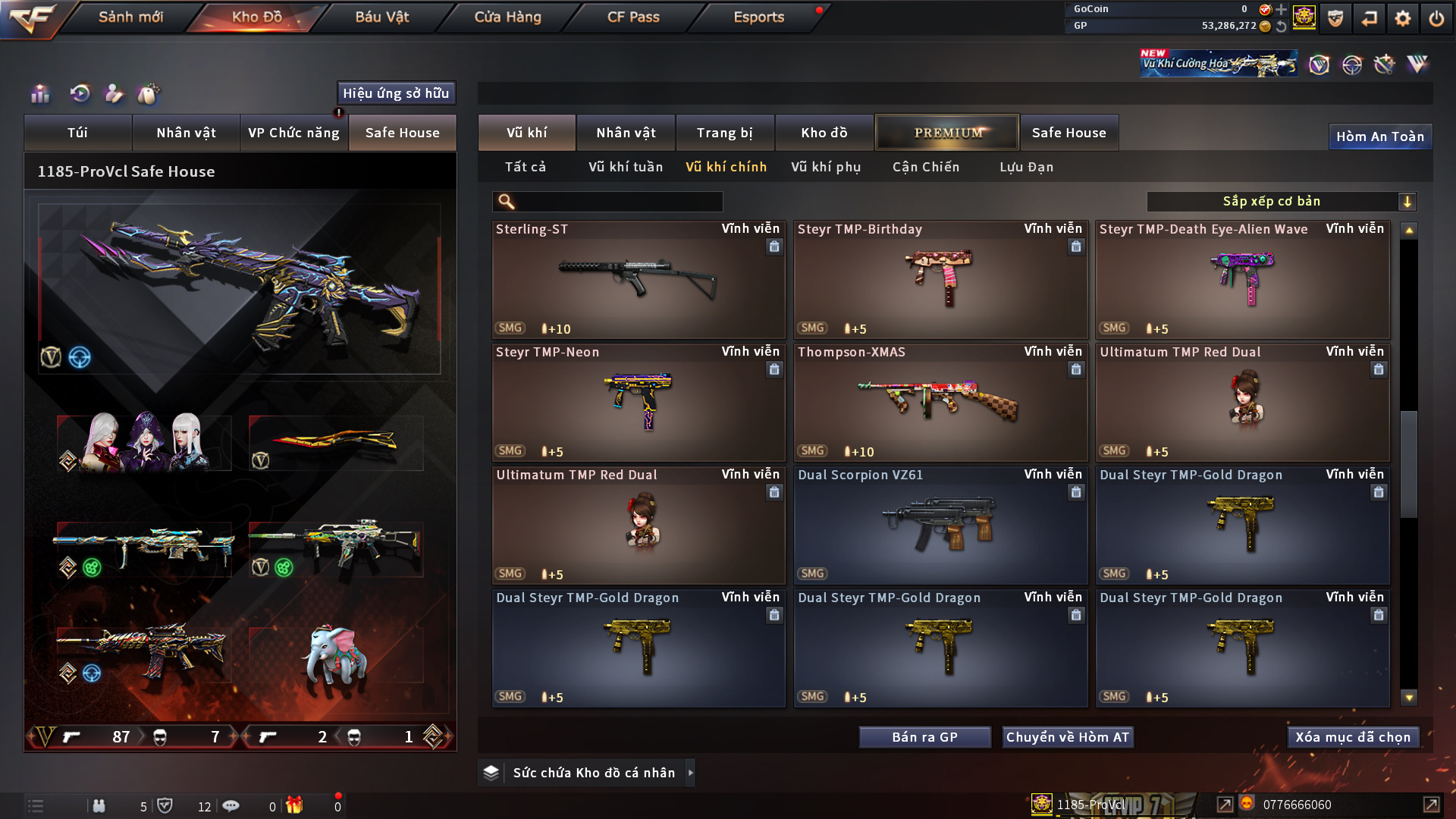Screen dimensions: 1456x819
Task: Click the weapon search field
Action: click(618, 202)
